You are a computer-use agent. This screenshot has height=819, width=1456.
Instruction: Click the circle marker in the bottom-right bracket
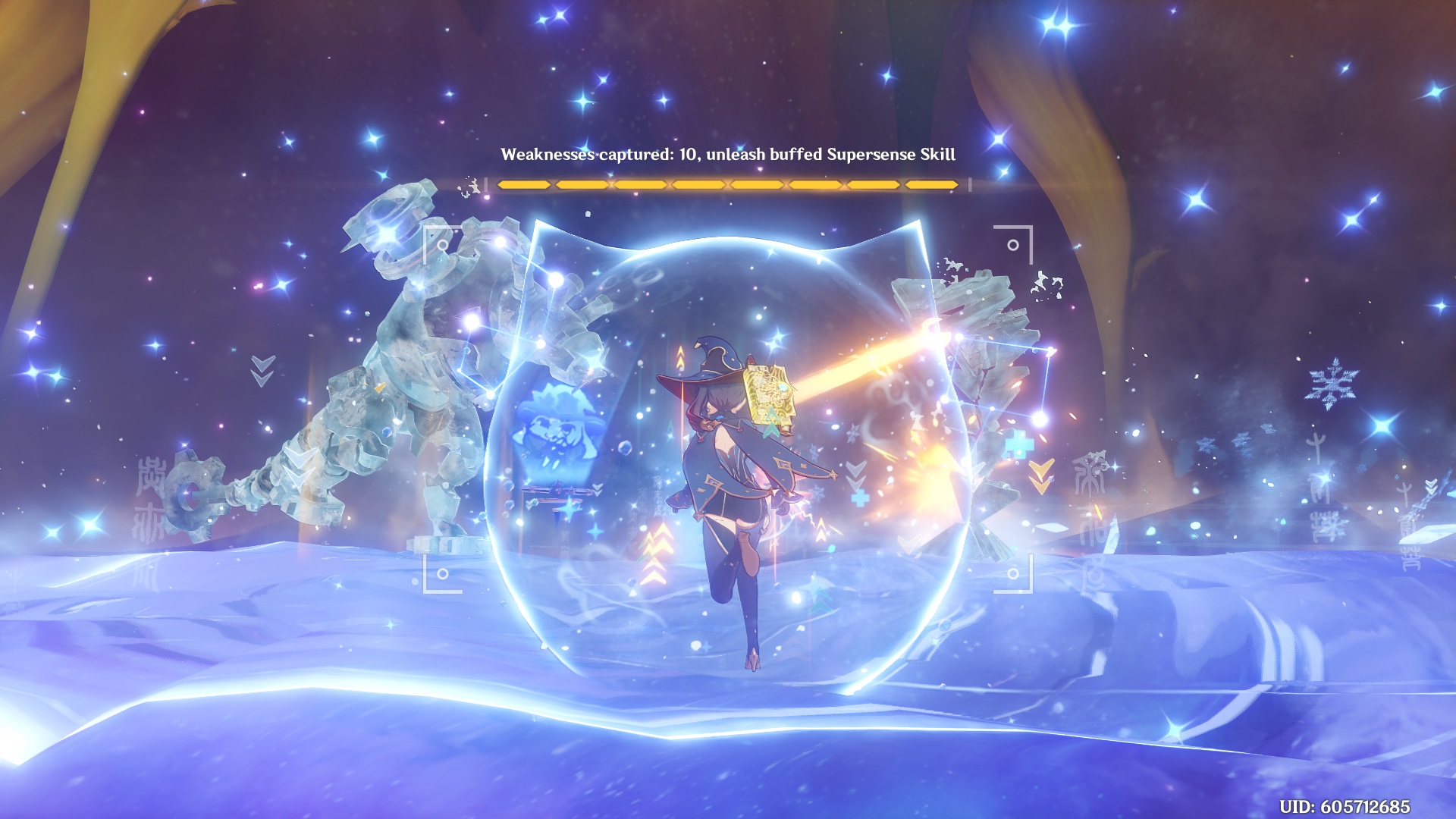tap(1013, 574)
